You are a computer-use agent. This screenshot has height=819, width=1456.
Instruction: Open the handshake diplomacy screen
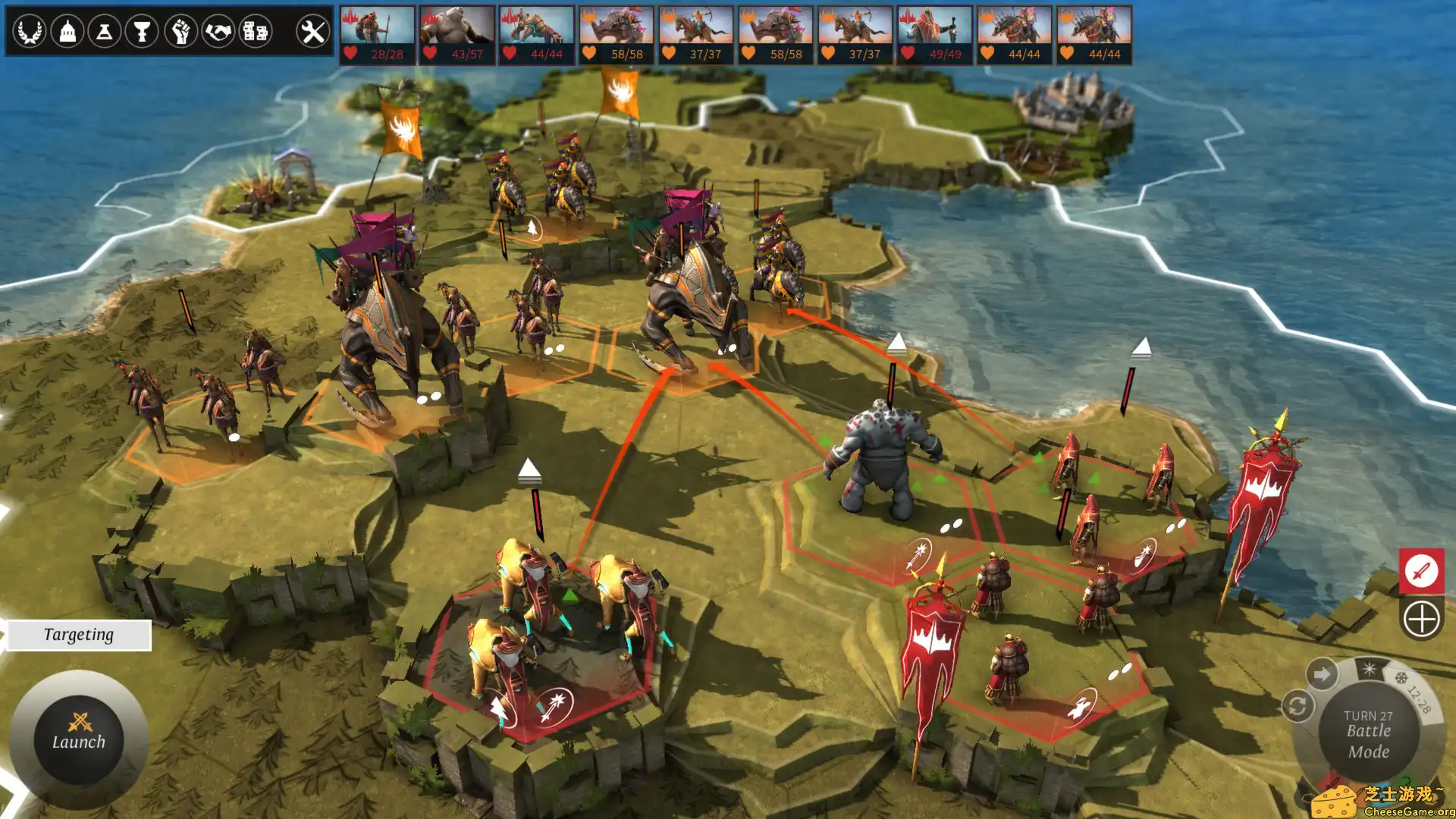[218, 32]
